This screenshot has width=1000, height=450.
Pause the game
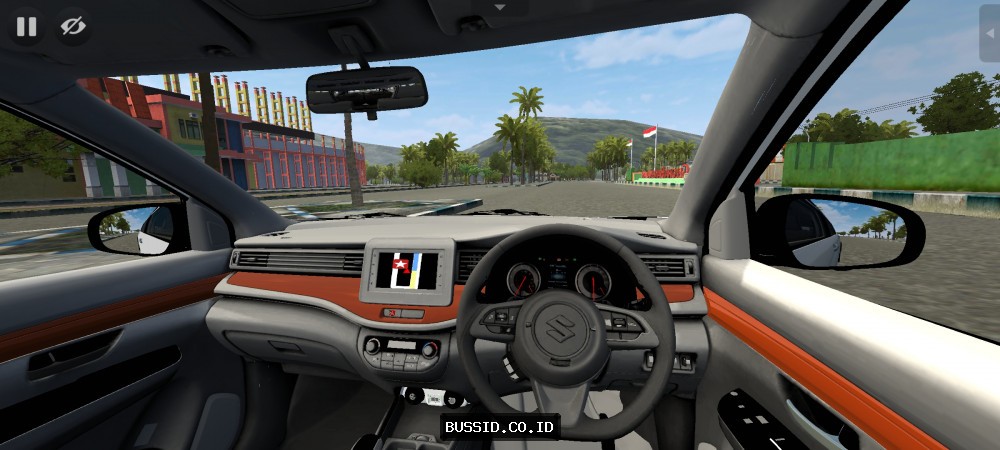[26, 26]
